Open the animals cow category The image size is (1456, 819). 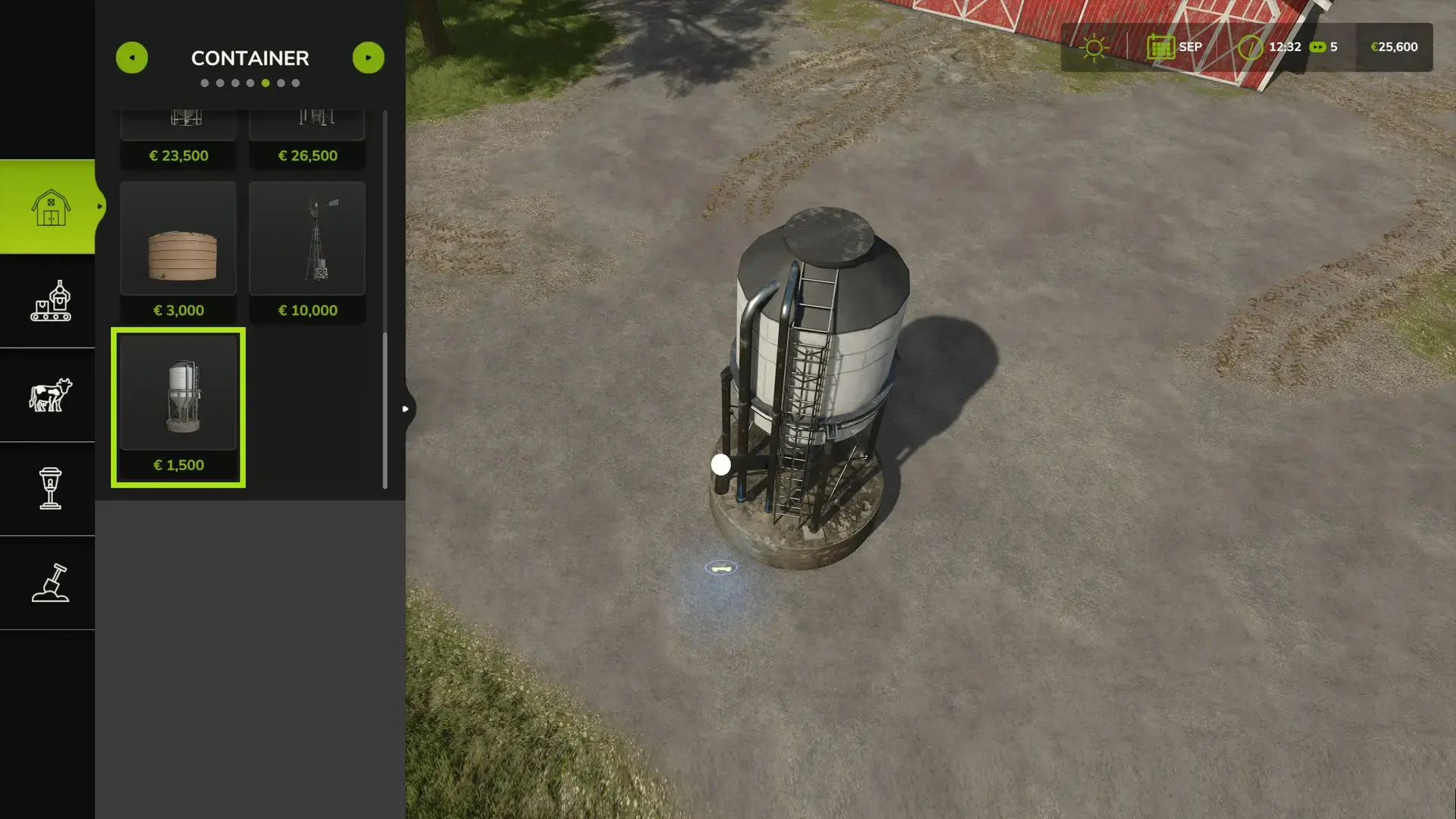[x=50, y=395]
